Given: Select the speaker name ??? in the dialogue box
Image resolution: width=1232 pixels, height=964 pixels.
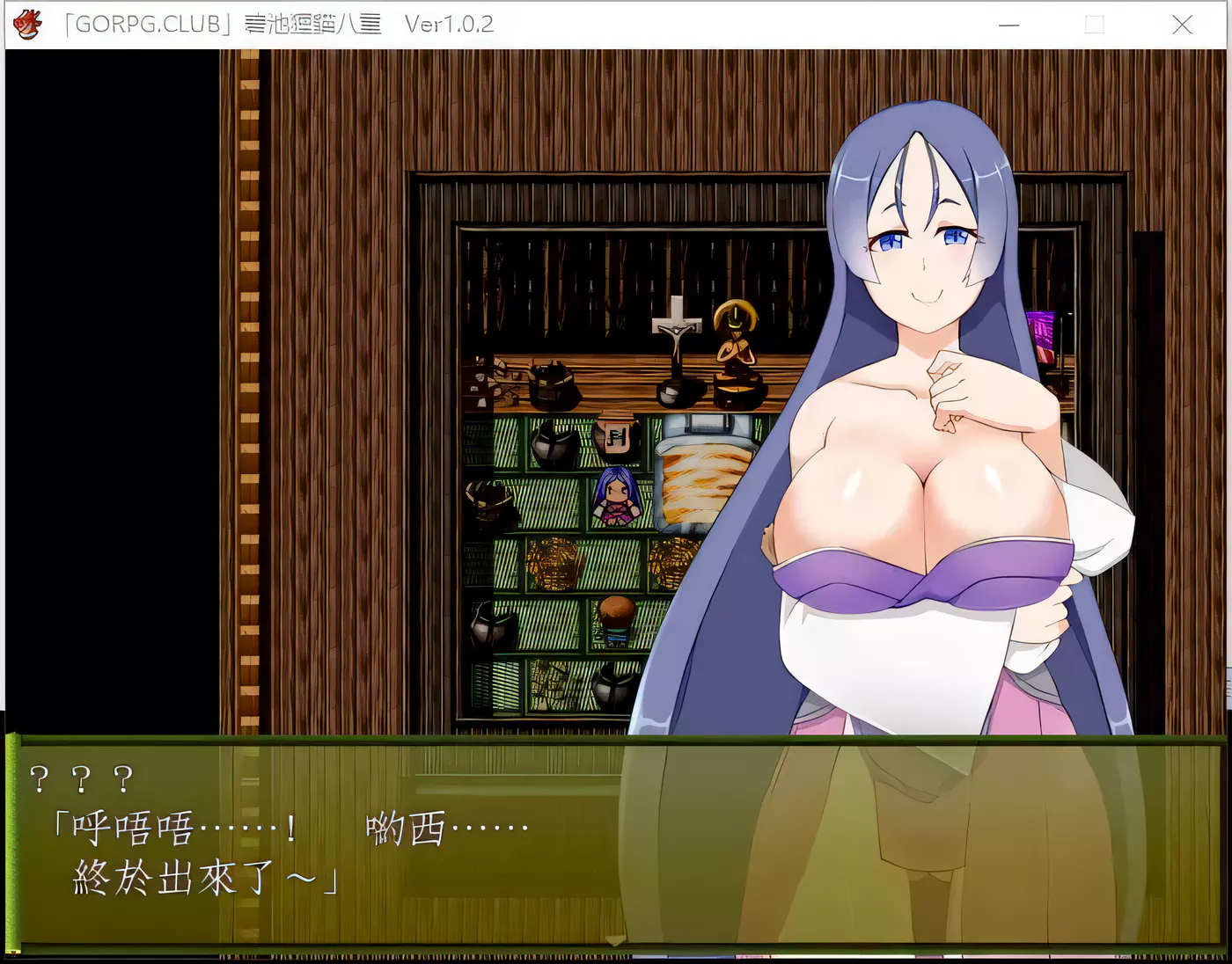Looking at the screenshot, I should (81, 778).
